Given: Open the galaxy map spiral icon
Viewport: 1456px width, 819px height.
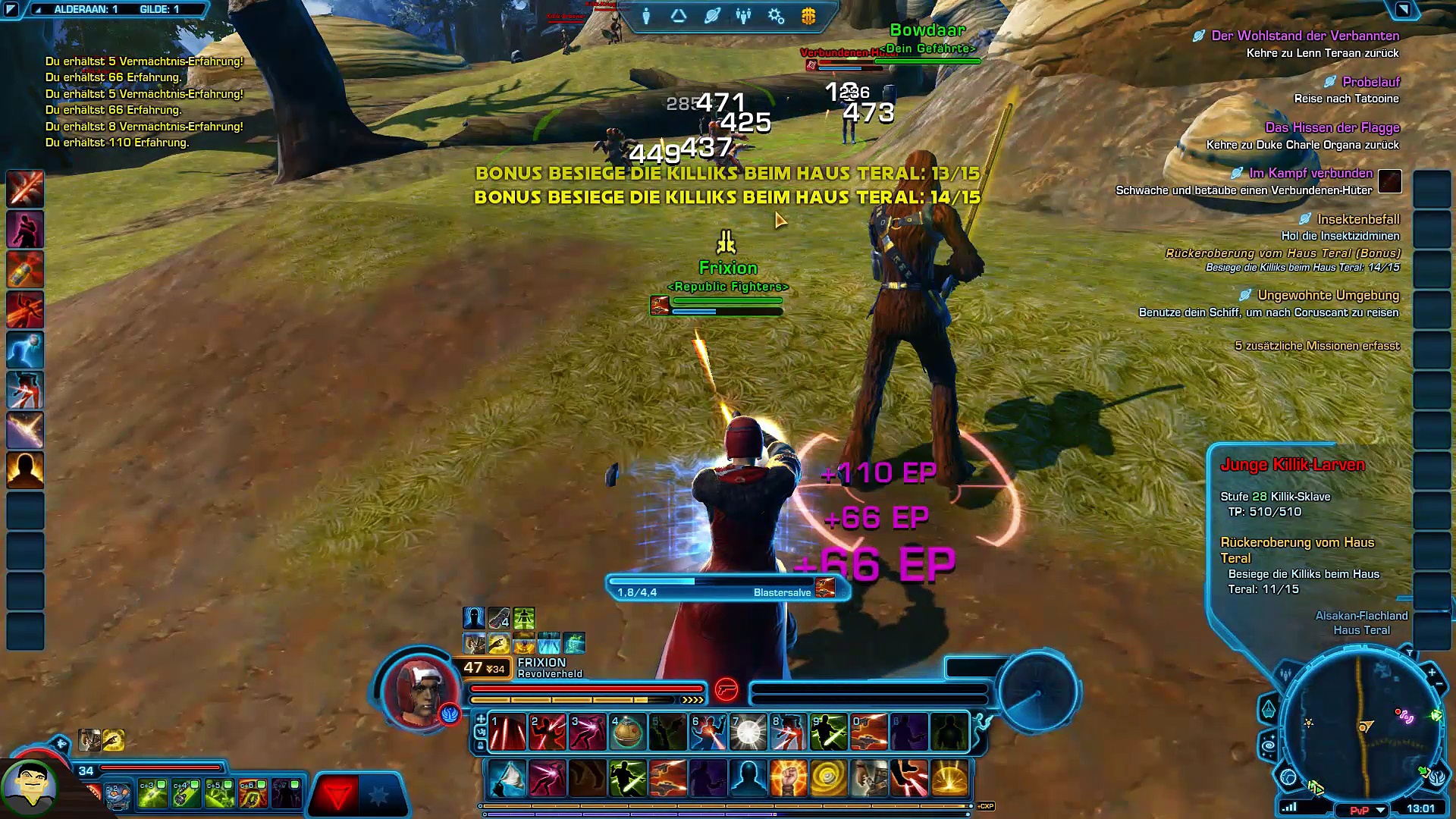Looking at the screenshot, I should pyautogui.click(x=1269, y=747).
